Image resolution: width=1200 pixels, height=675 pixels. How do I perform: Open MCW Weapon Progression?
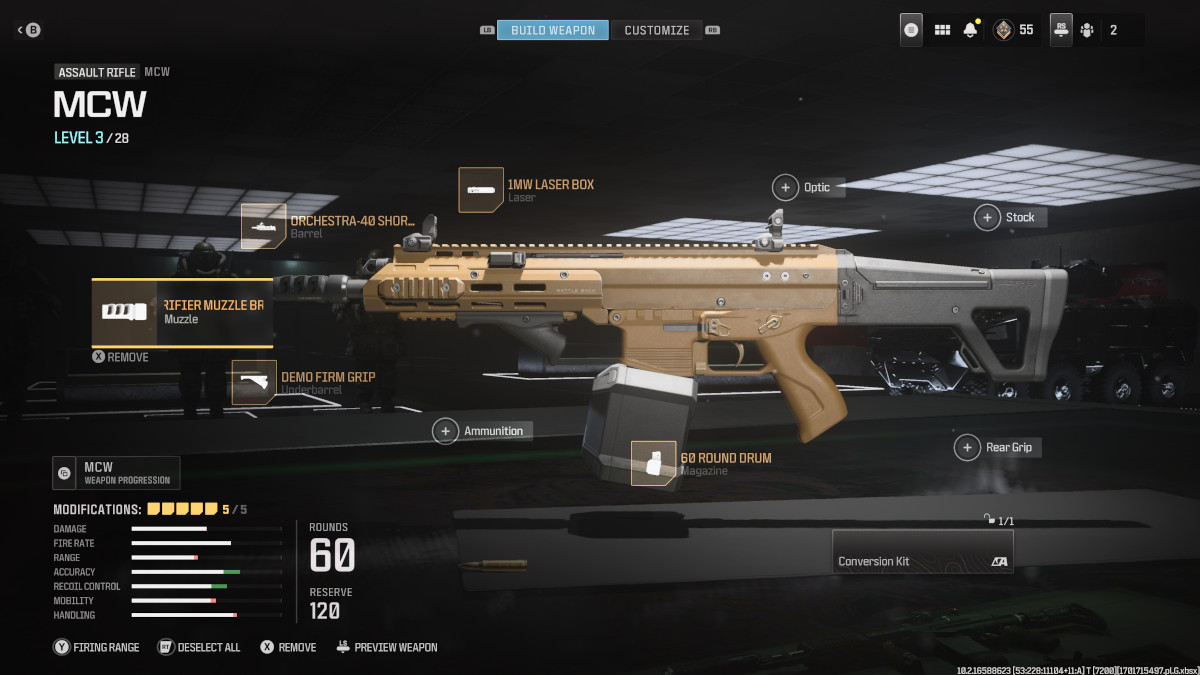[x=116, y=473]
